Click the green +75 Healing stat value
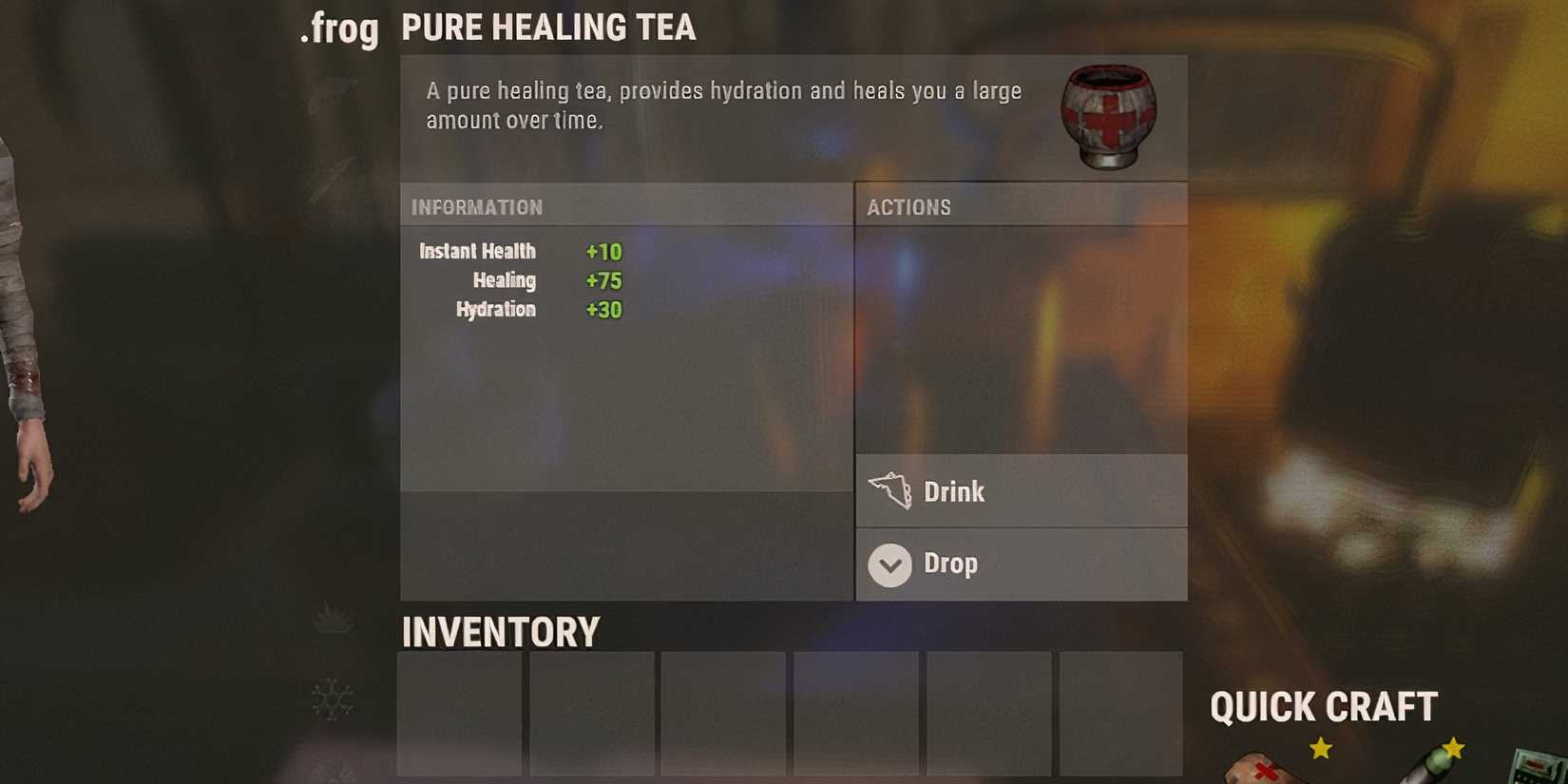1568x784 pixels. [x=603, y=280]
